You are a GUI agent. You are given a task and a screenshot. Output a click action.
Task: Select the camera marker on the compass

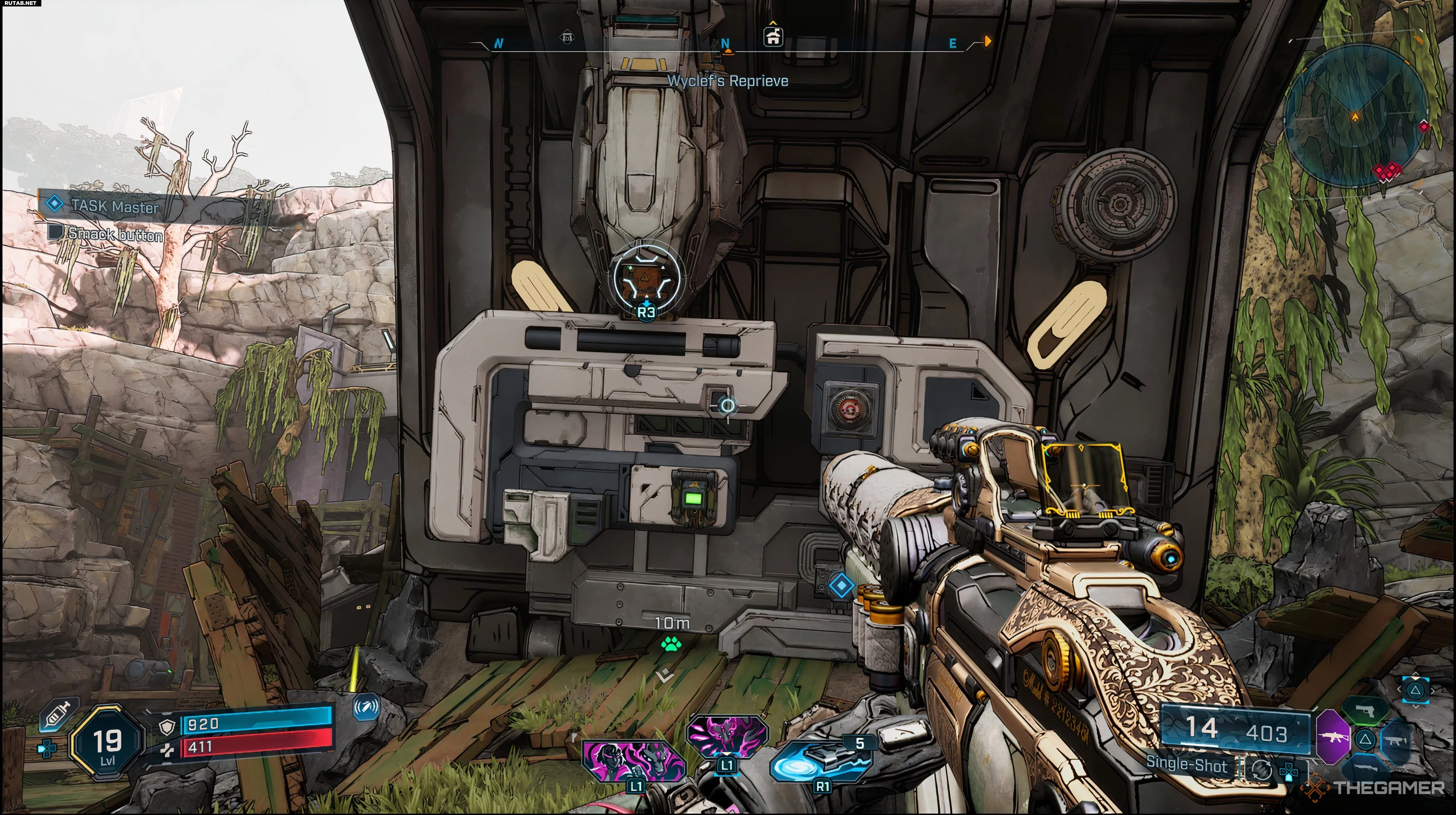567,38
